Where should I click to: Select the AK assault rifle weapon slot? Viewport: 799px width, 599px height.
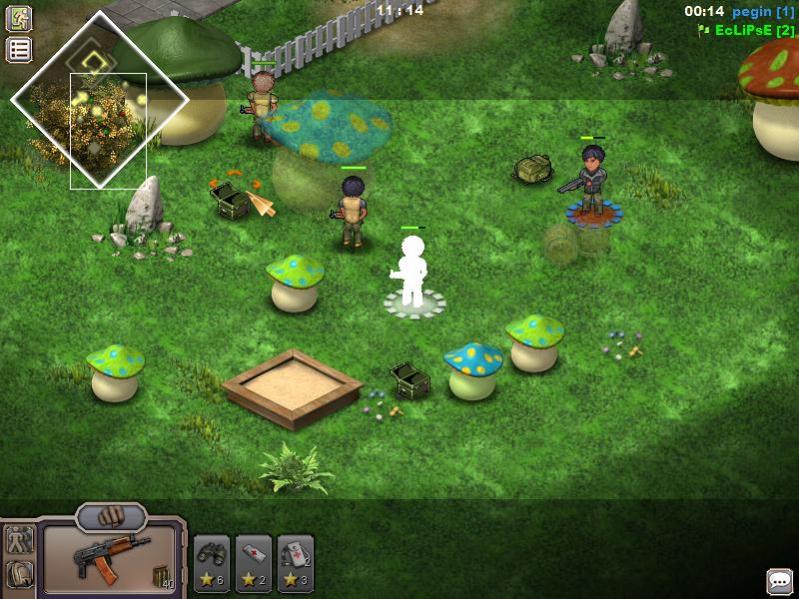click(110, 558)
